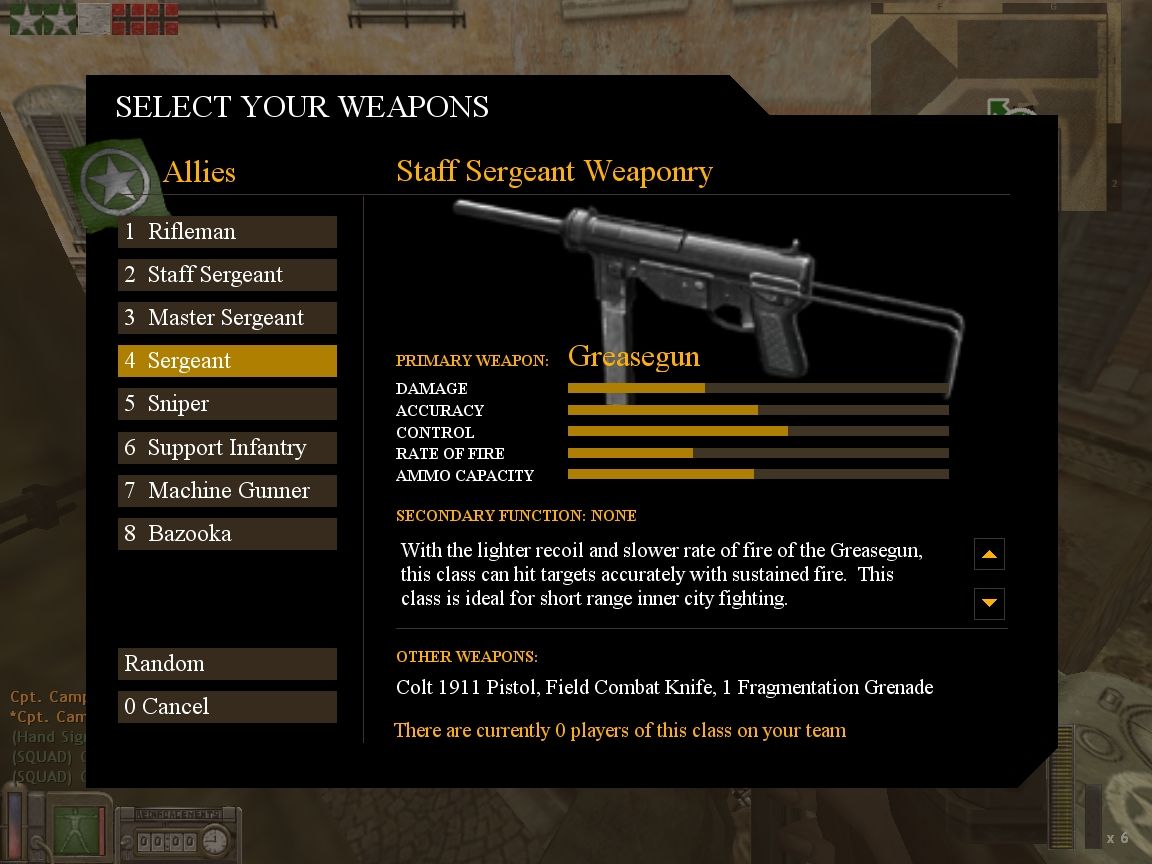
Task: Pick the Master Sergeant class
Action: 227,318
